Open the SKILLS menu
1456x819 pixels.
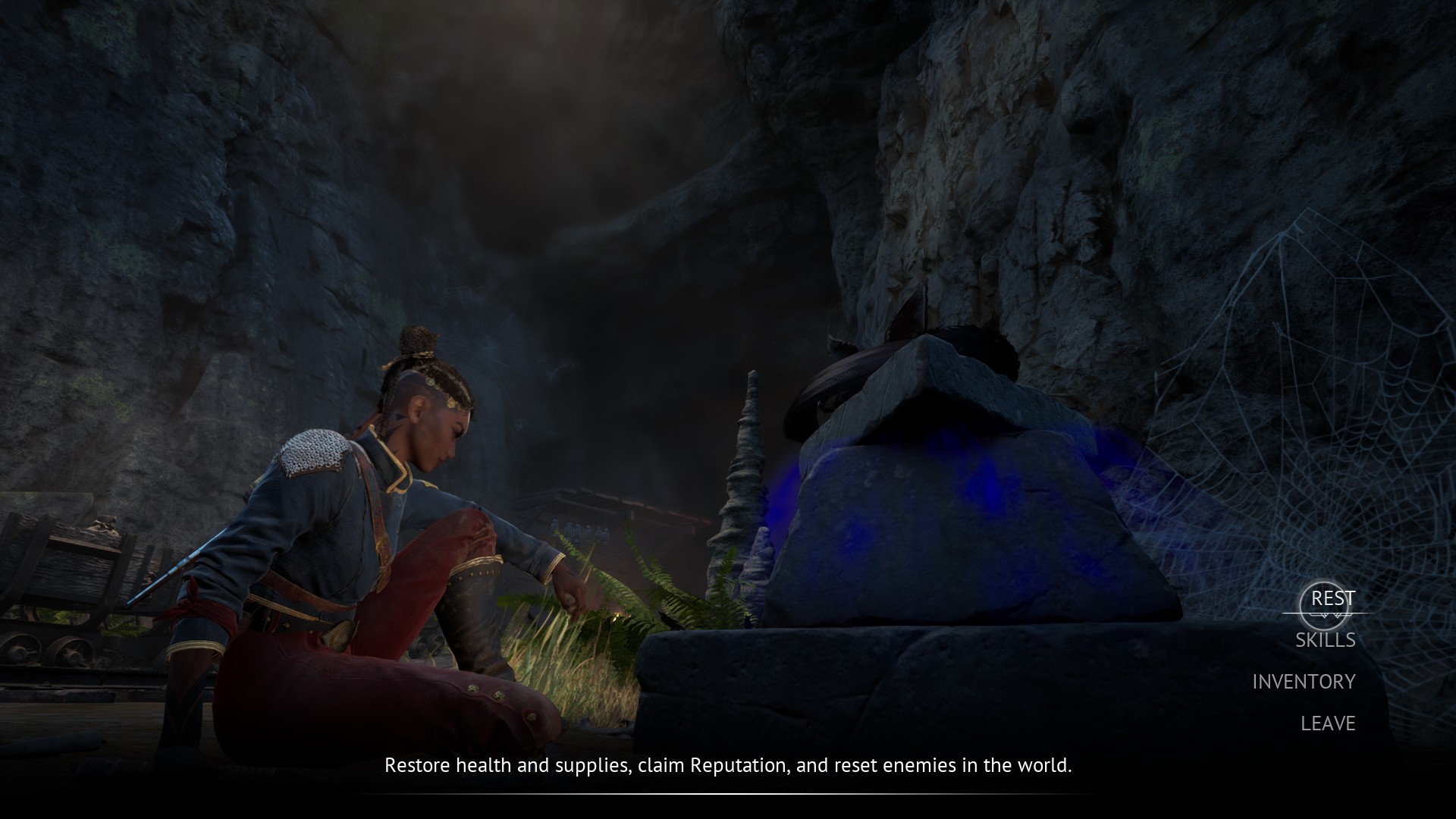(x=1325, y=640)
